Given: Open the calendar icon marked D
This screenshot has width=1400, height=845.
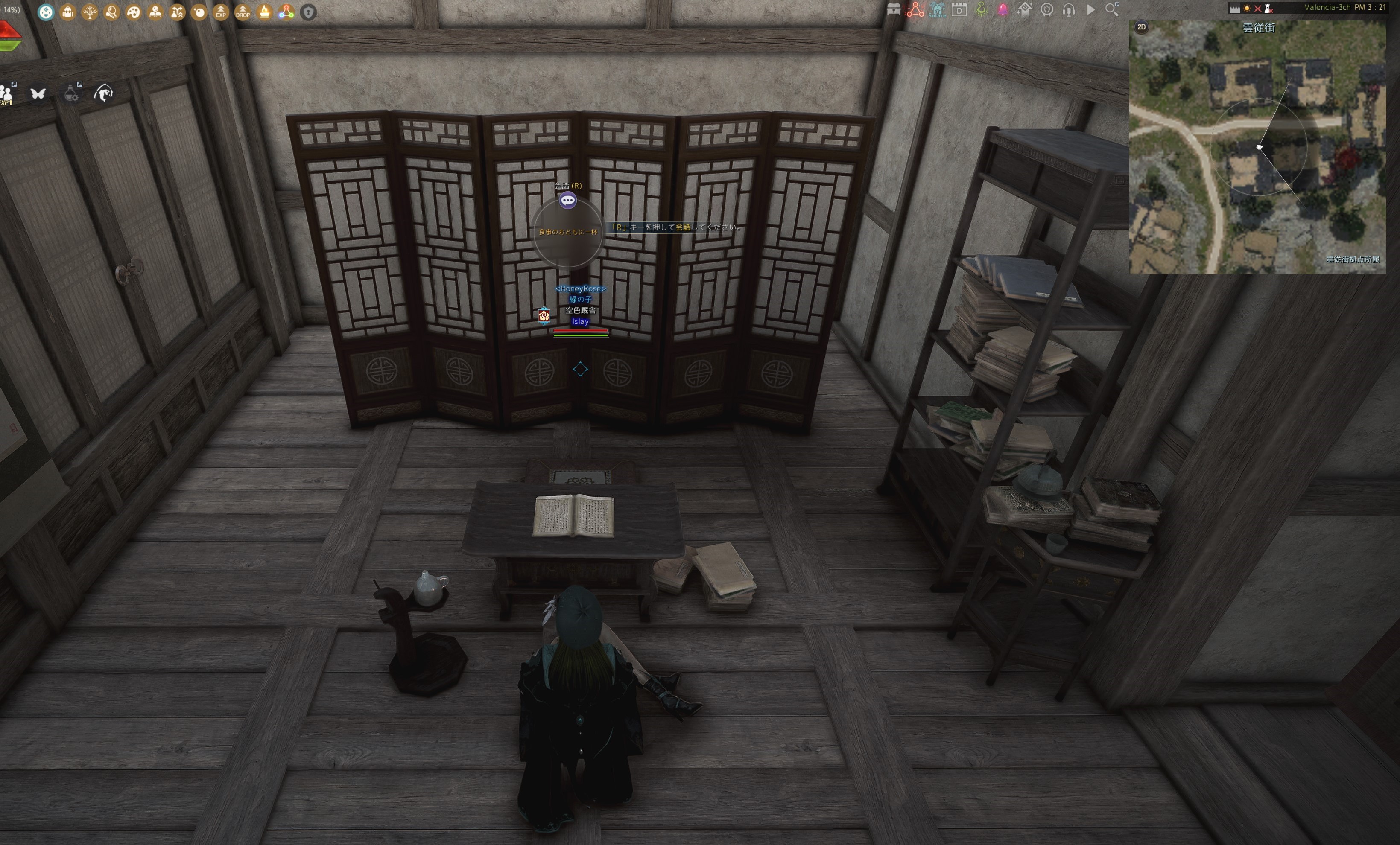Looking at the screenshot, I should (x=959, y=10).
